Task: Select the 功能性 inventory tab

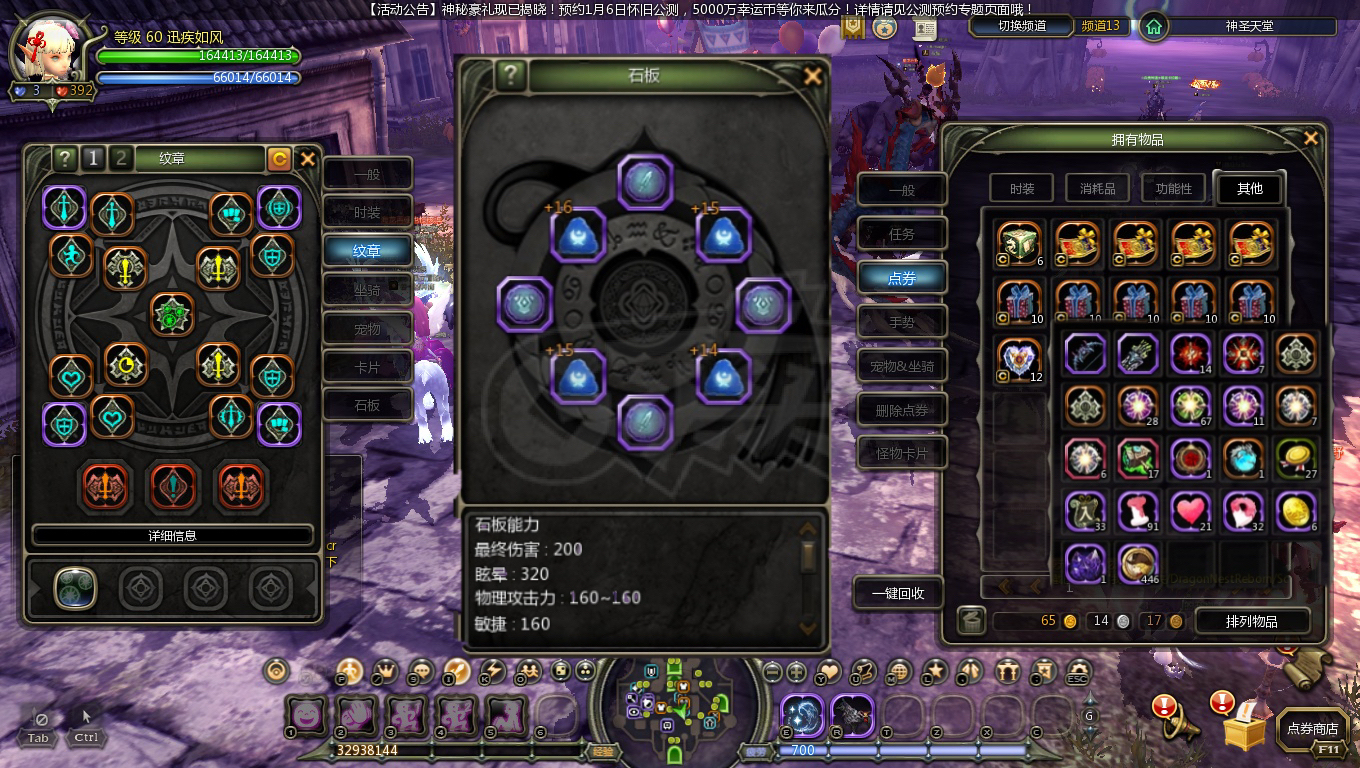Action: (1173, 188)
